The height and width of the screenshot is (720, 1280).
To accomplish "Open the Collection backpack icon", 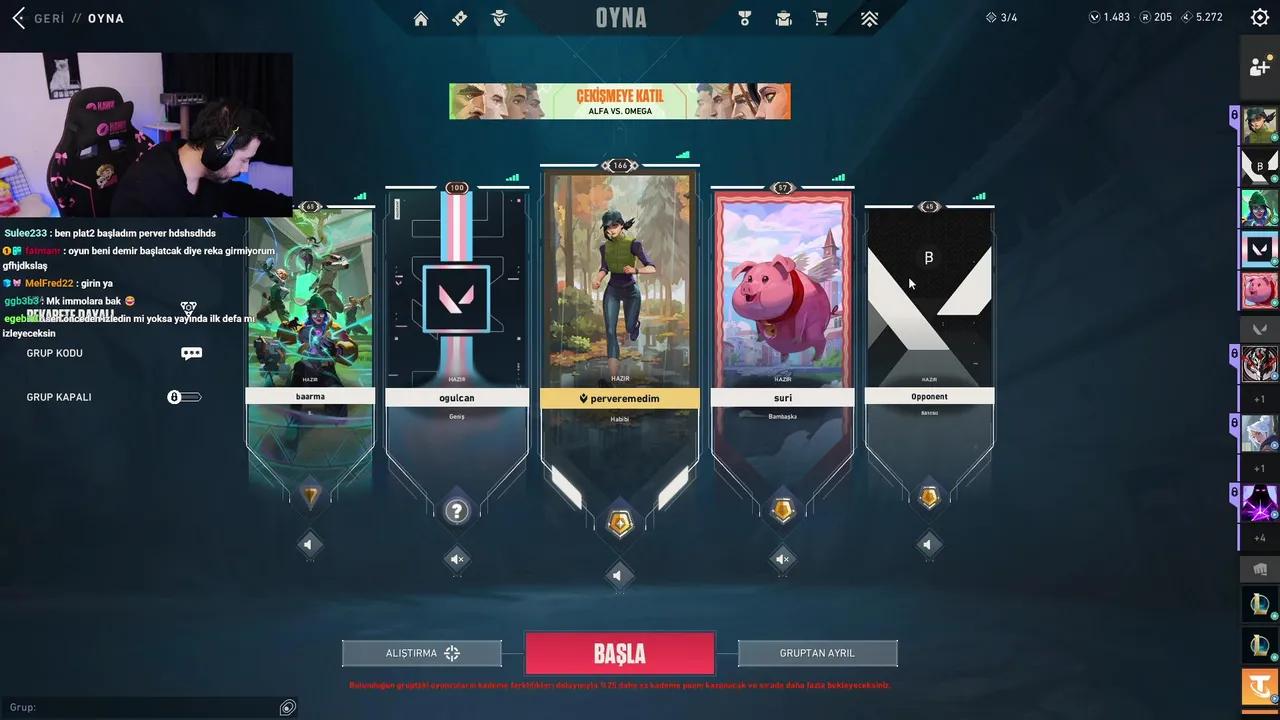I will [x=783, y=18].
